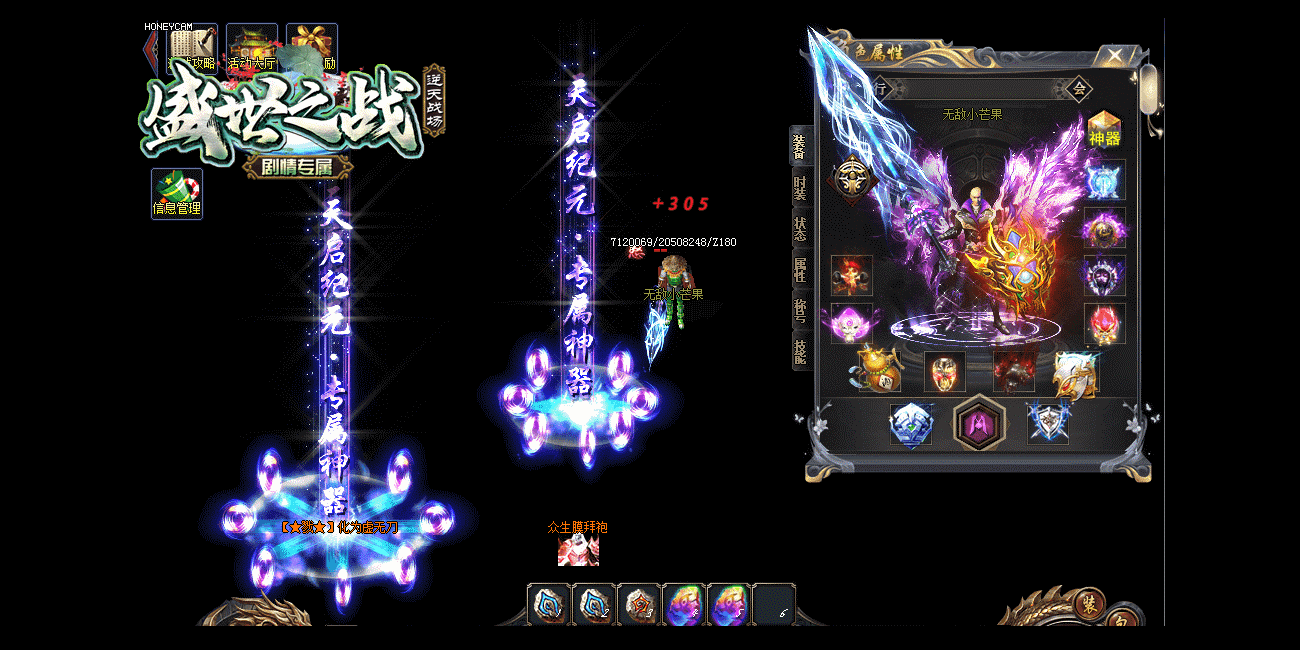Show the 状态 status tab
This screenshot has width=1300, height=650.
point(800,229)
